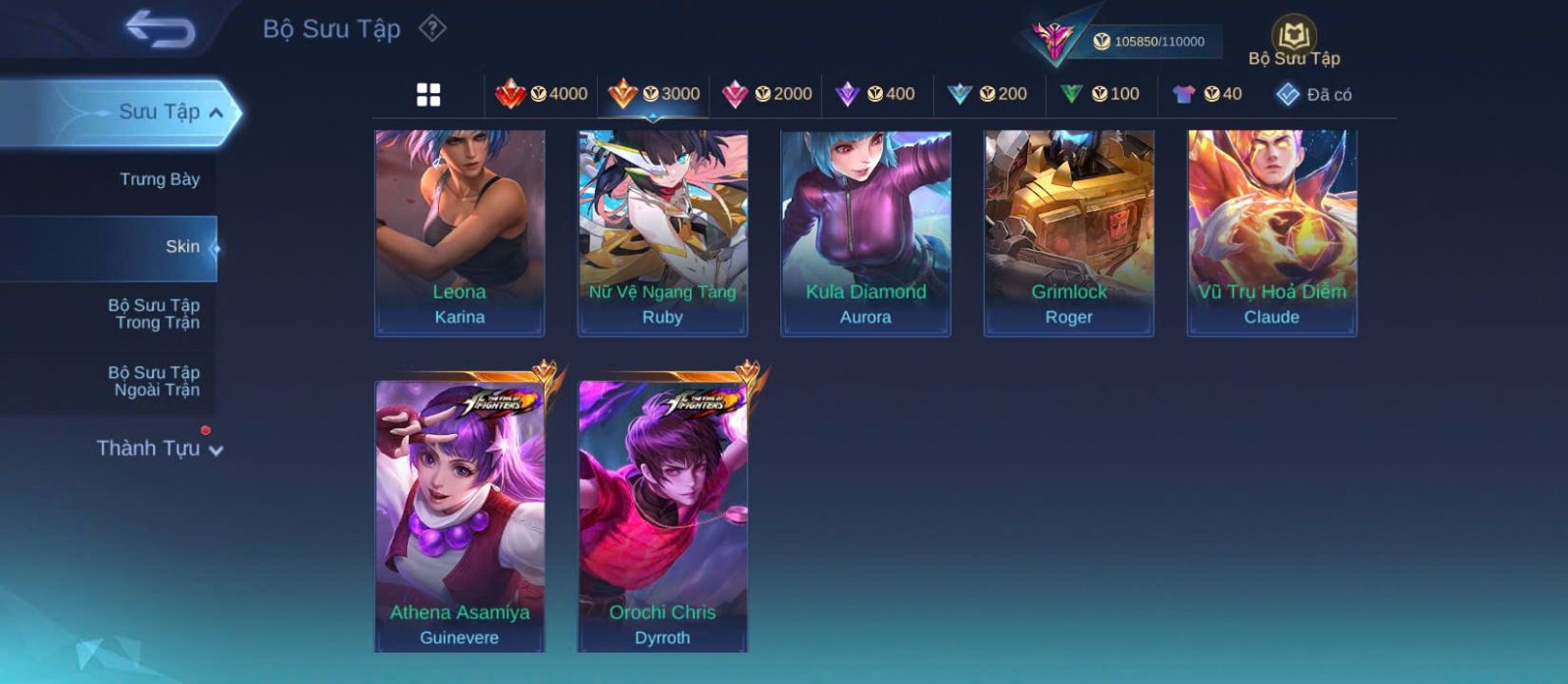Switch to the 100 point tier tab
The height and width of the screenshot is (684, 1568).
(1101, 94)
